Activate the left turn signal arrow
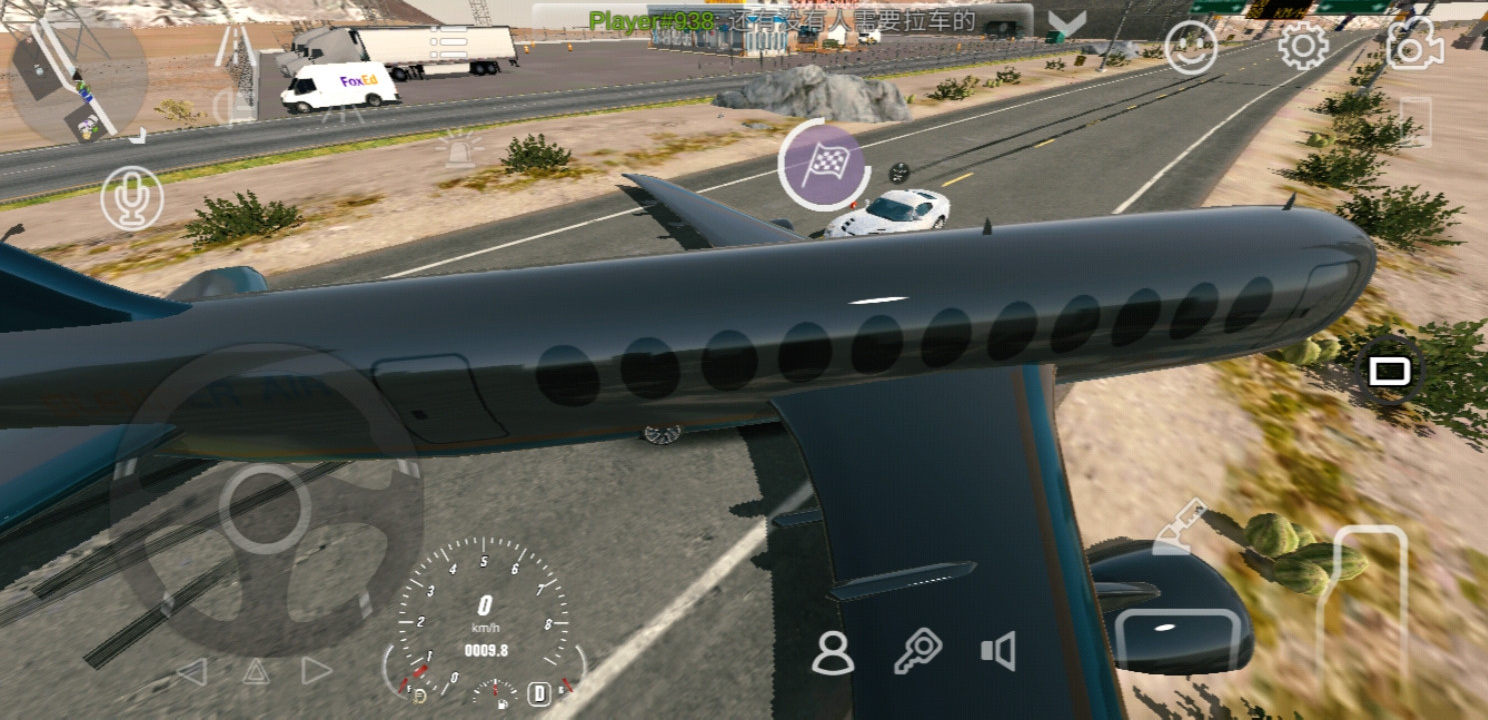1488x720 pixels. [x=191, y=671]
